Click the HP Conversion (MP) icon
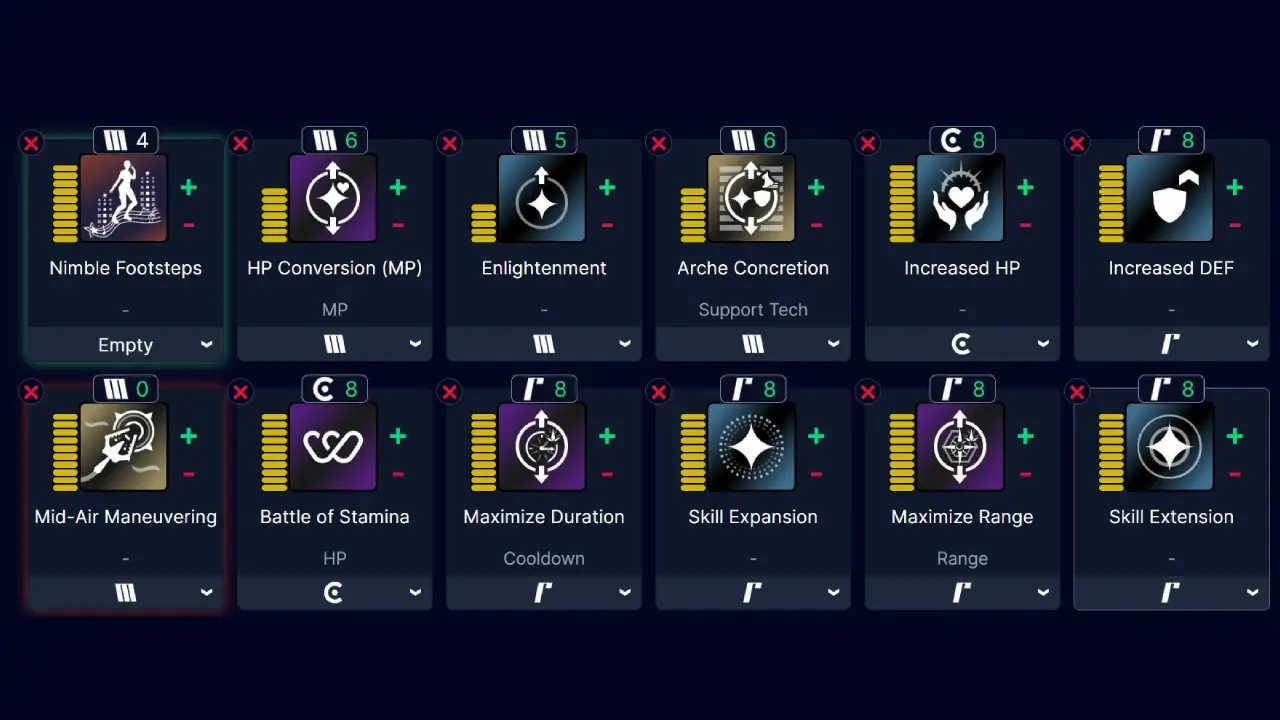The height and width of the screenshot is (720, 1280). [x=334, y=198]
